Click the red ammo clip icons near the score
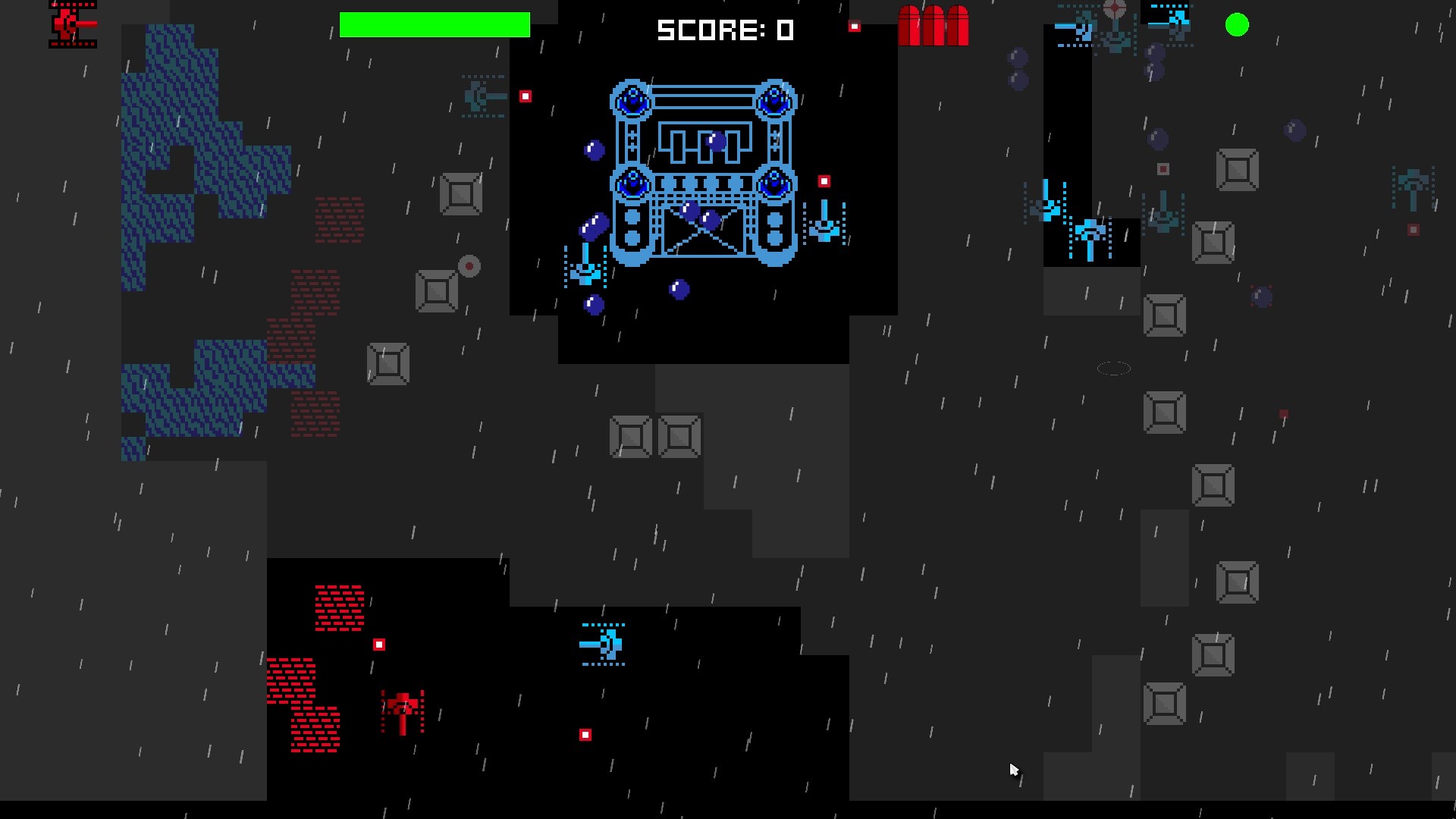This screenshot has width=1456, height=819. [934, 27]
